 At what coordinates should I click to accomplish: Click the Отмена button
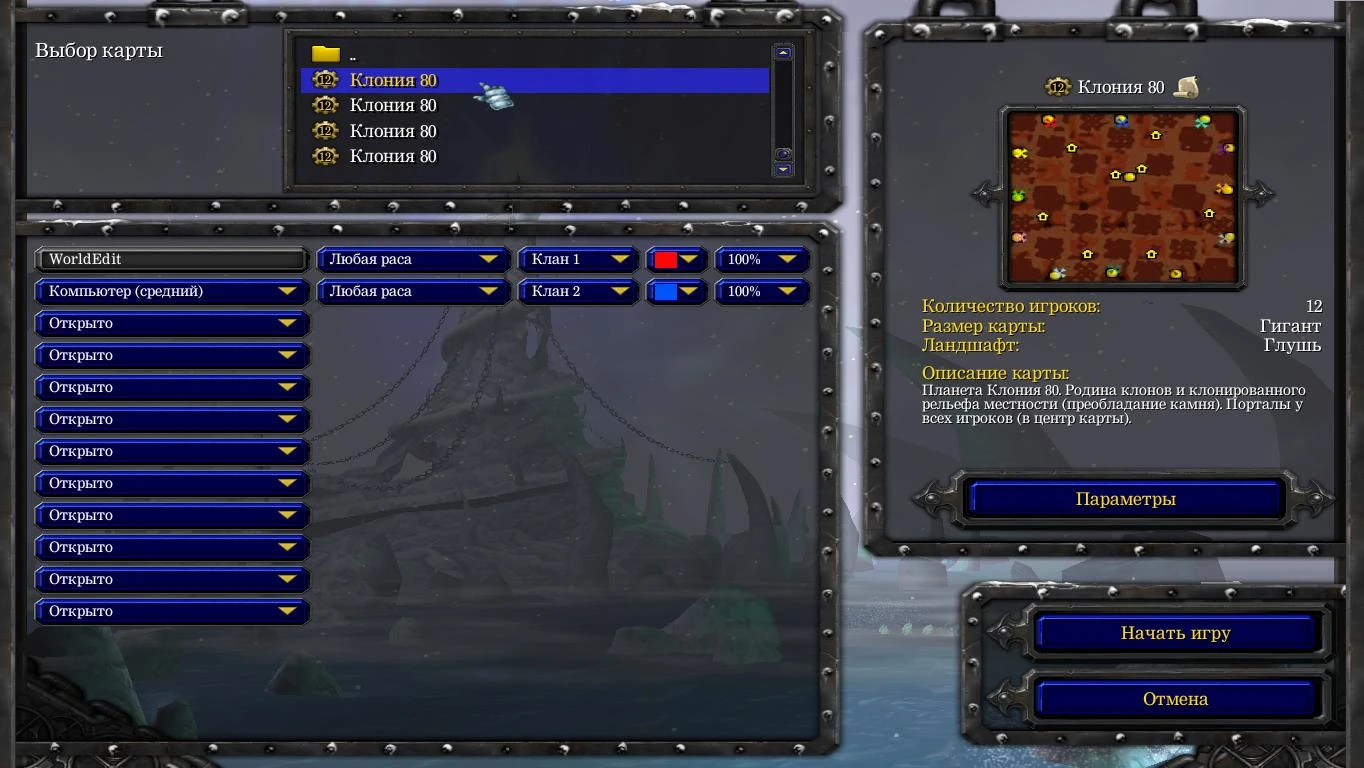pyautogui.click(x=1177, y=698)
